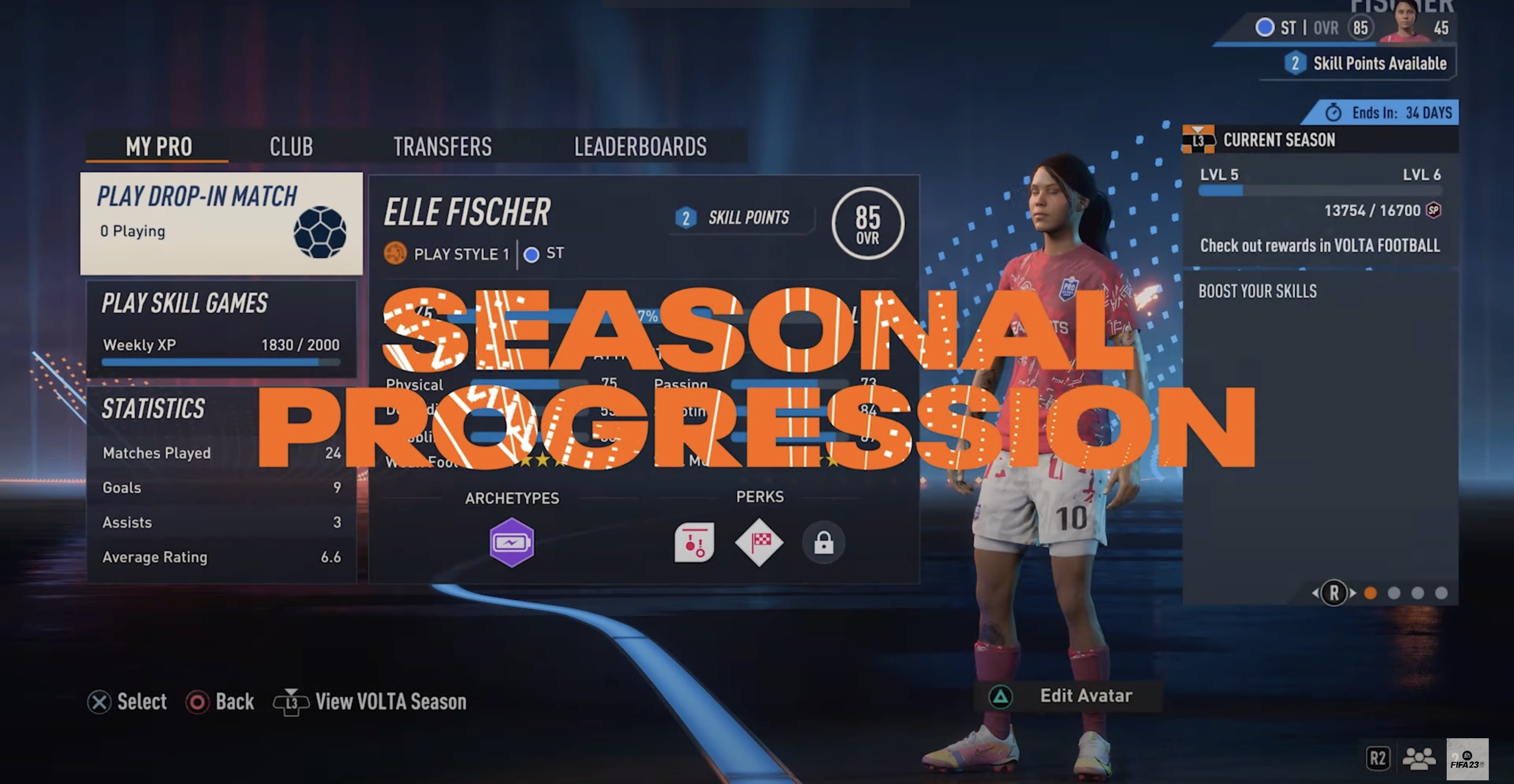This screenshot has width=1514, height=784.
Task: Click the locked perk slot
Action: (x=823, y=543)
